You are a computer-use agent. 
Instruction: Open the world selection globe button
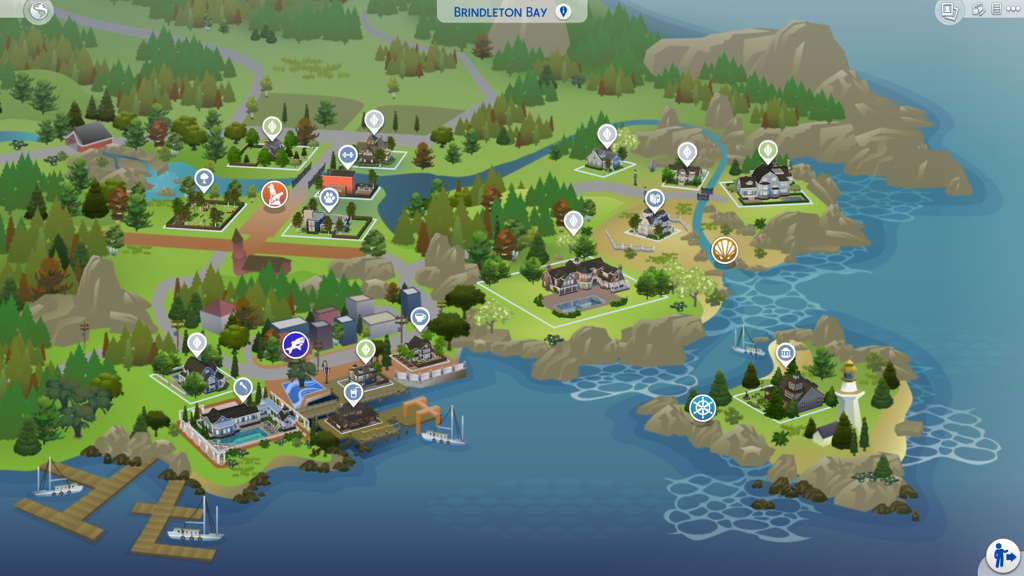point(39,11)
